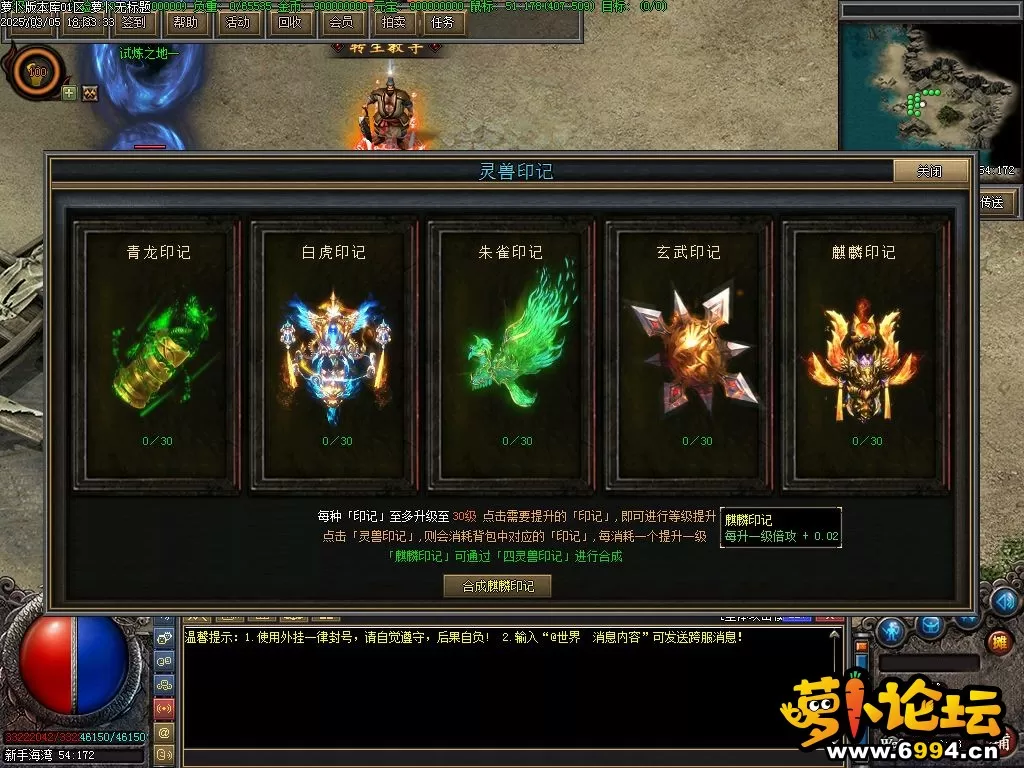Open the 帮助 help menu
The width and height of the screenshot is (1024, 768).
coord(185,22)
